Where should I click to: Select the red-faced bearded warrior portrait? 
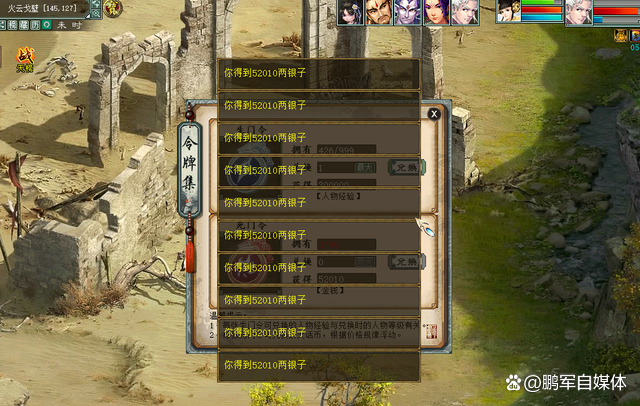tap(378, 12)
